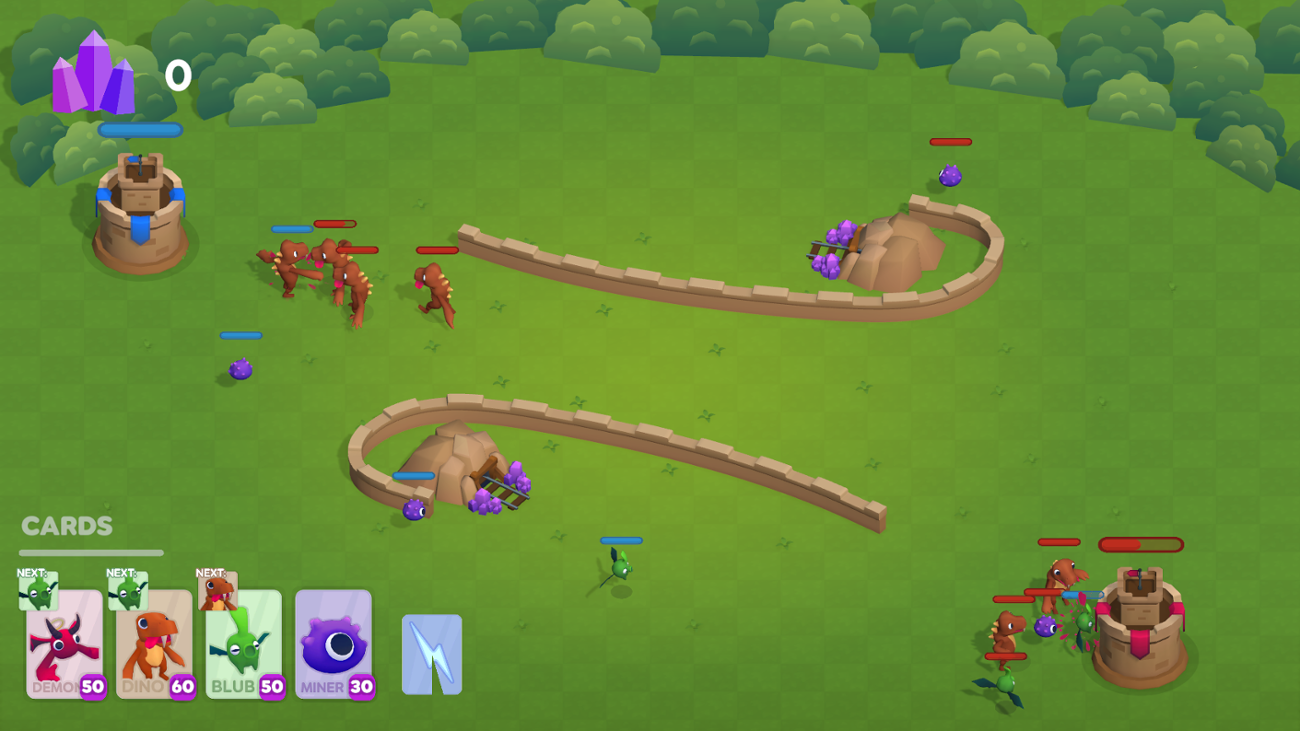Activate the lightning spell icon
The height and width of the screenshot is (731, 1300).
434,655
